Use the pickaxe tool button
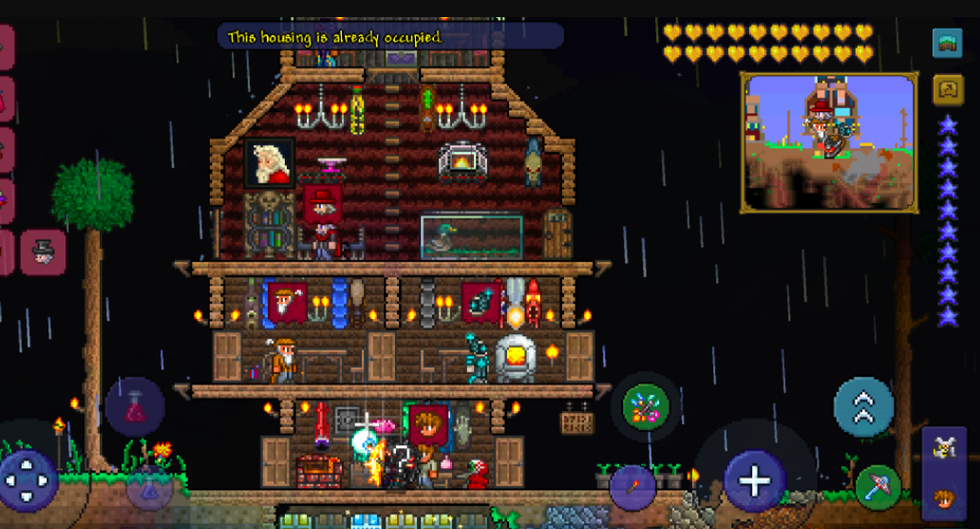The width and height of the screenshot is (980, 529). pyautogui.click(x=877, y=487)
